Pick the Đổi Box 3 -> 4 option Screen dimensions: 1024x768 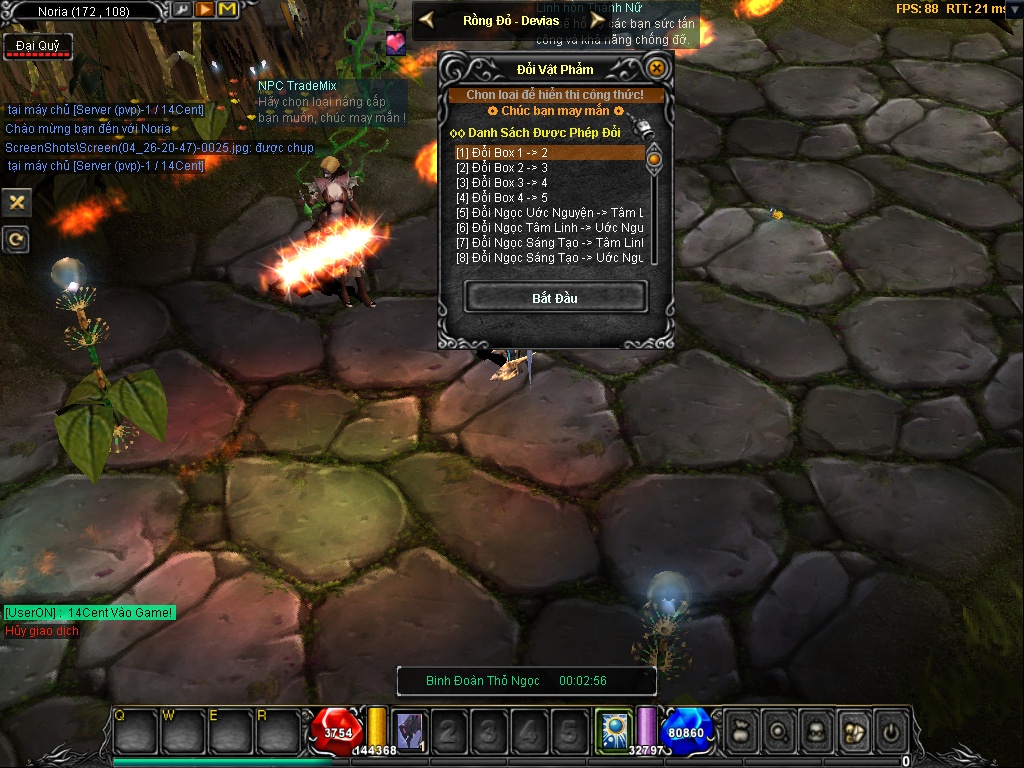click(548, 183)
